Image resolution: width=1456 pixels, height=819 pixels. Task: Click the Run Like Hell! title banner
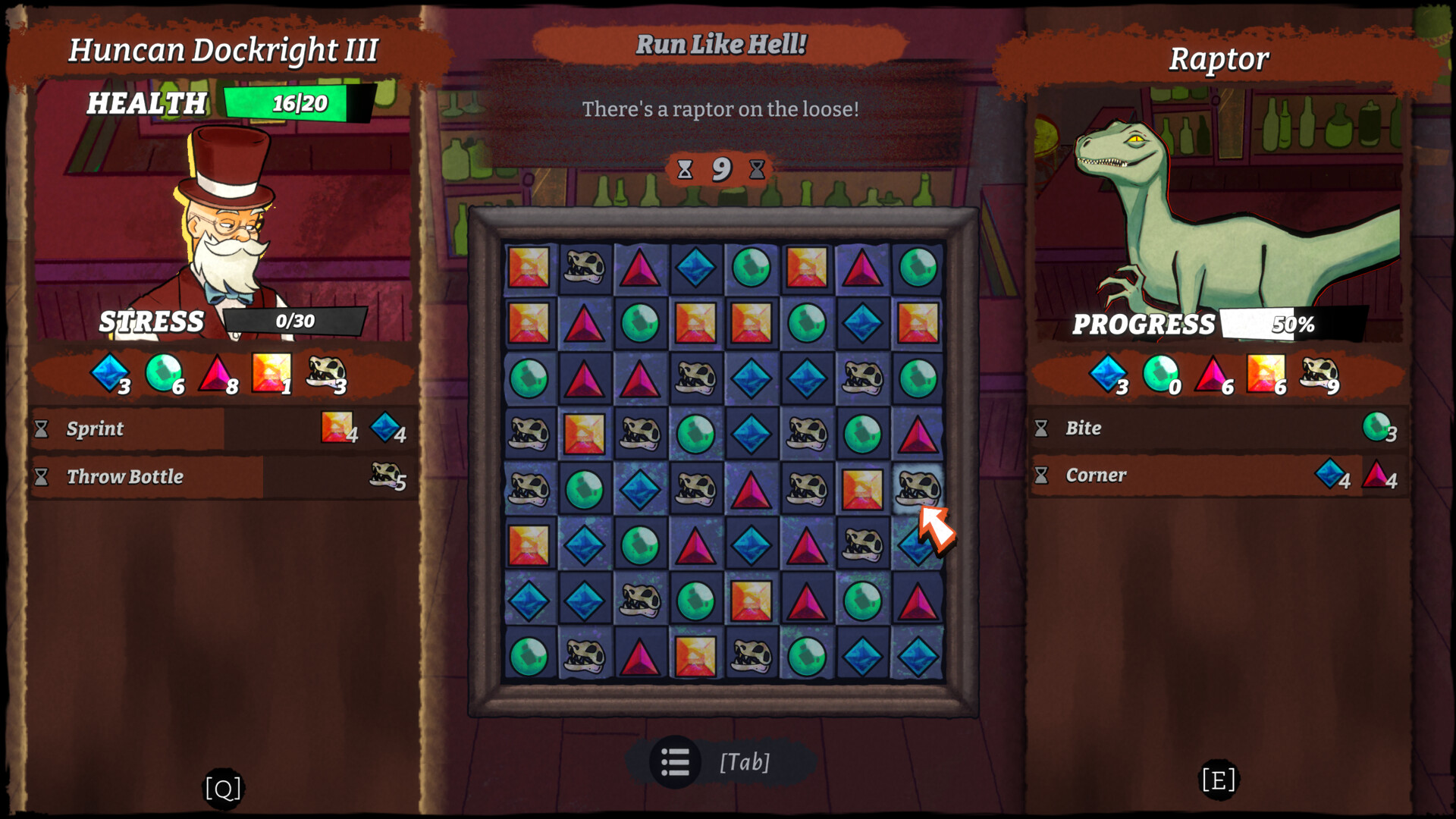coord(722,45)
